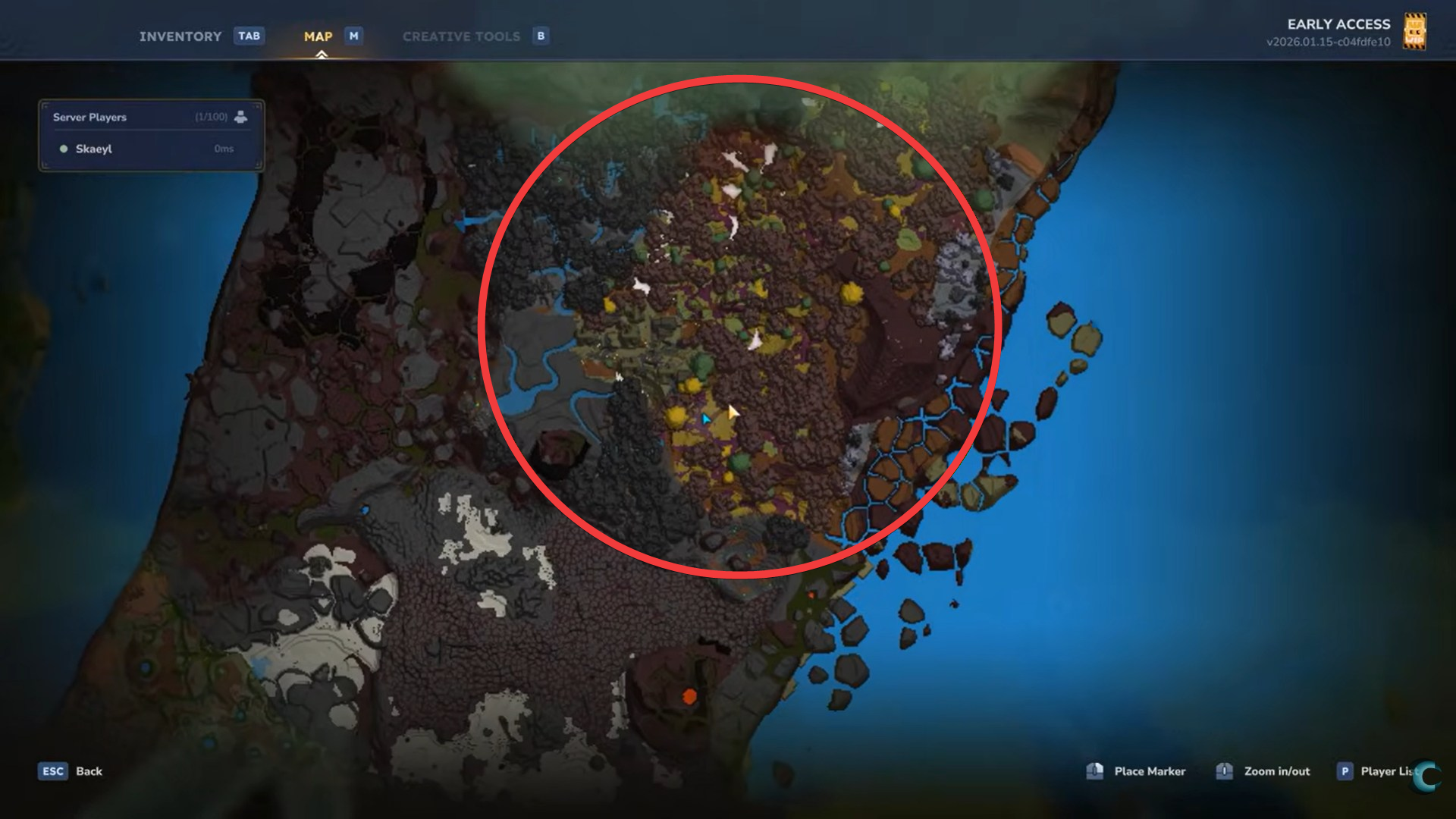Switch to the INVENTORY tab
Viewport: 1456px width, 819px height.
[x=180, y=36]
